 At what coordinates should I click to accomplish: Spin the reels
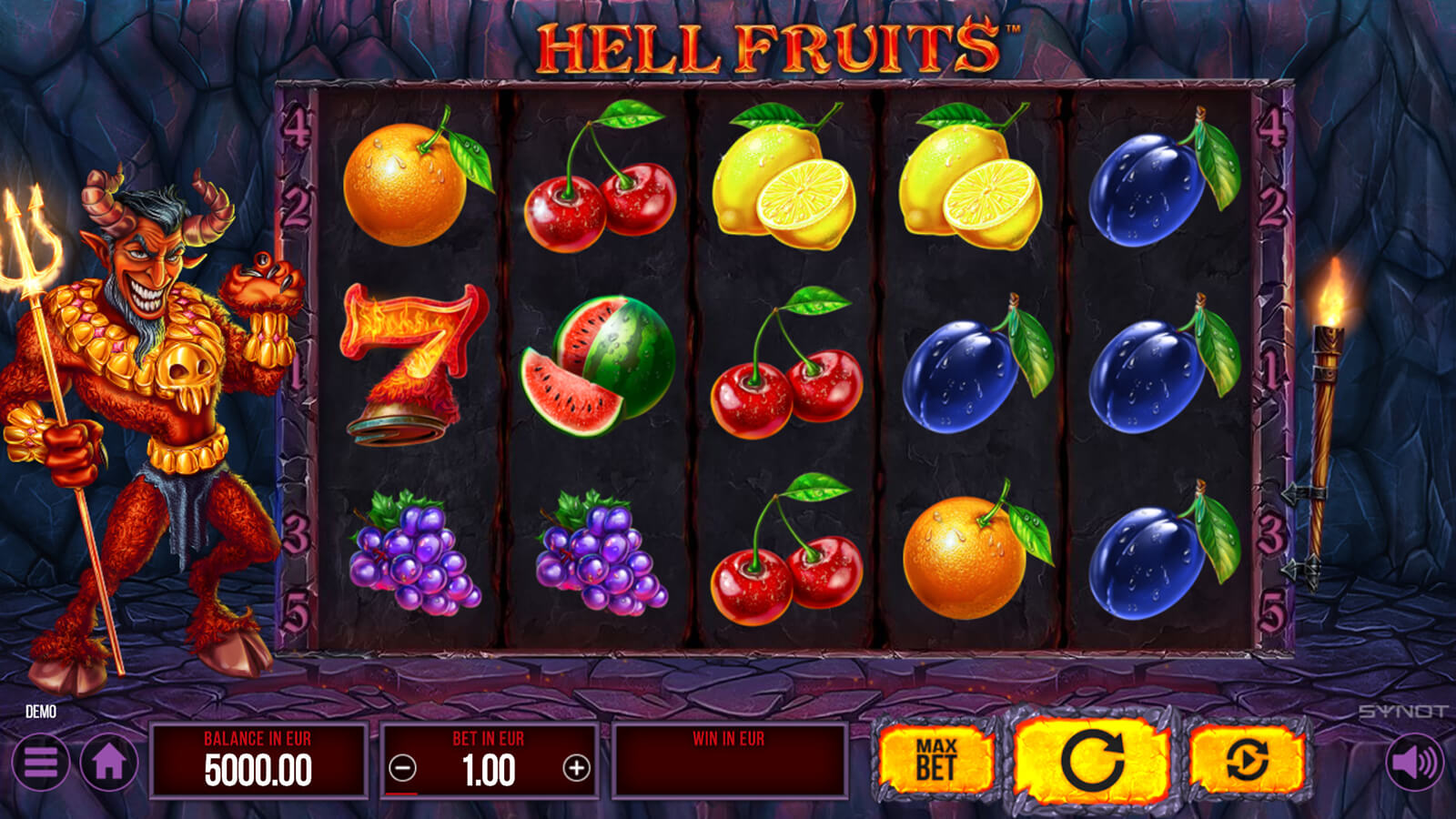click(1091, 760)
